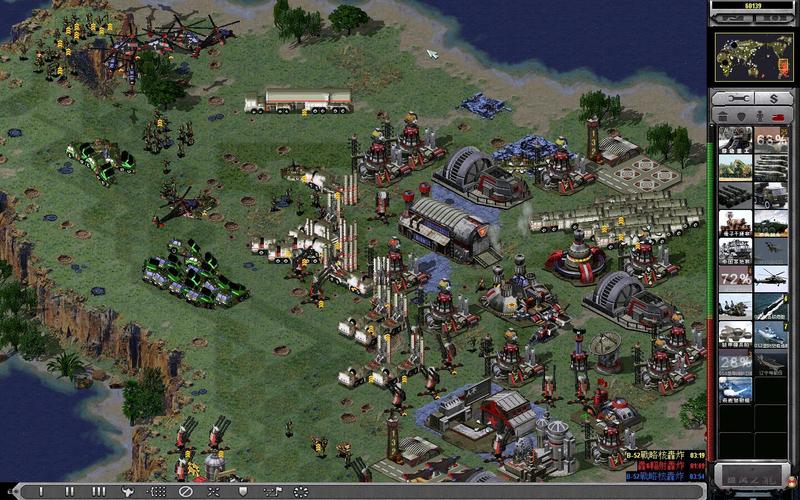Switch to the buildings production tab
Image resolution: width=800 pixels, height=500 pixels.
(x=723, y=116)
